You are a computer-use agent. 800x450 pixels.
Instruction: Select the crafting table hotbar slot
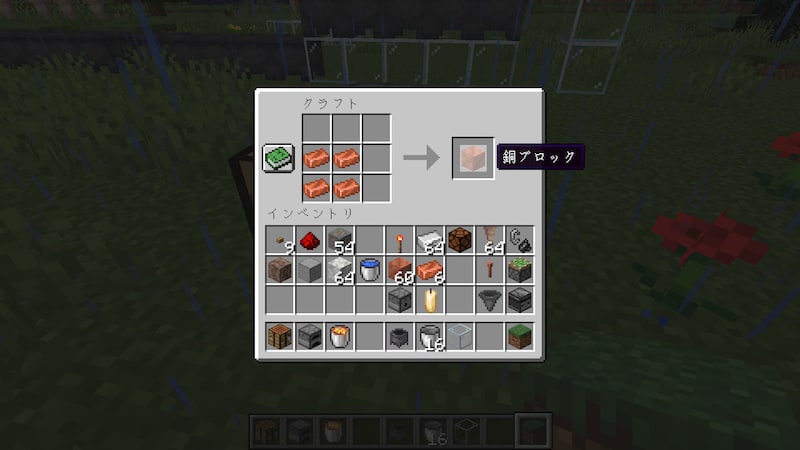pos(280,337)
